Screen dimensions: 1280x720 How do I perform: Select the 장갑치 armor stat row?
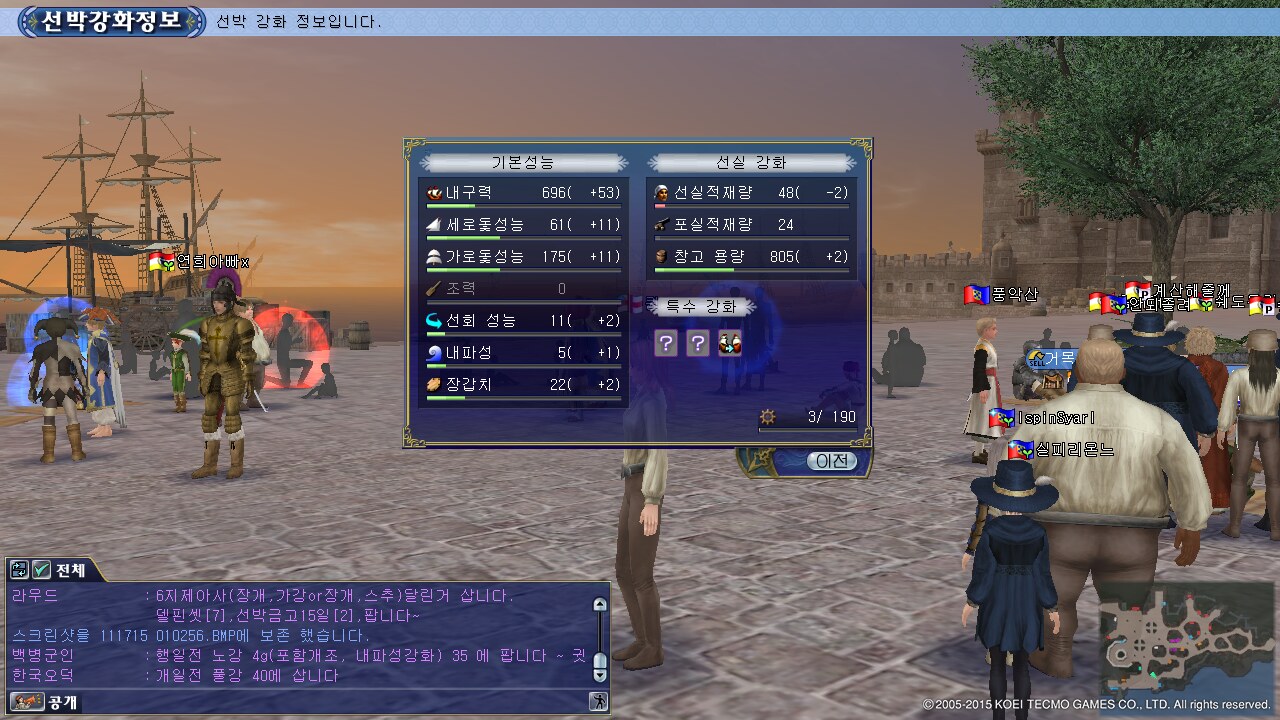(x=523, y=385)
